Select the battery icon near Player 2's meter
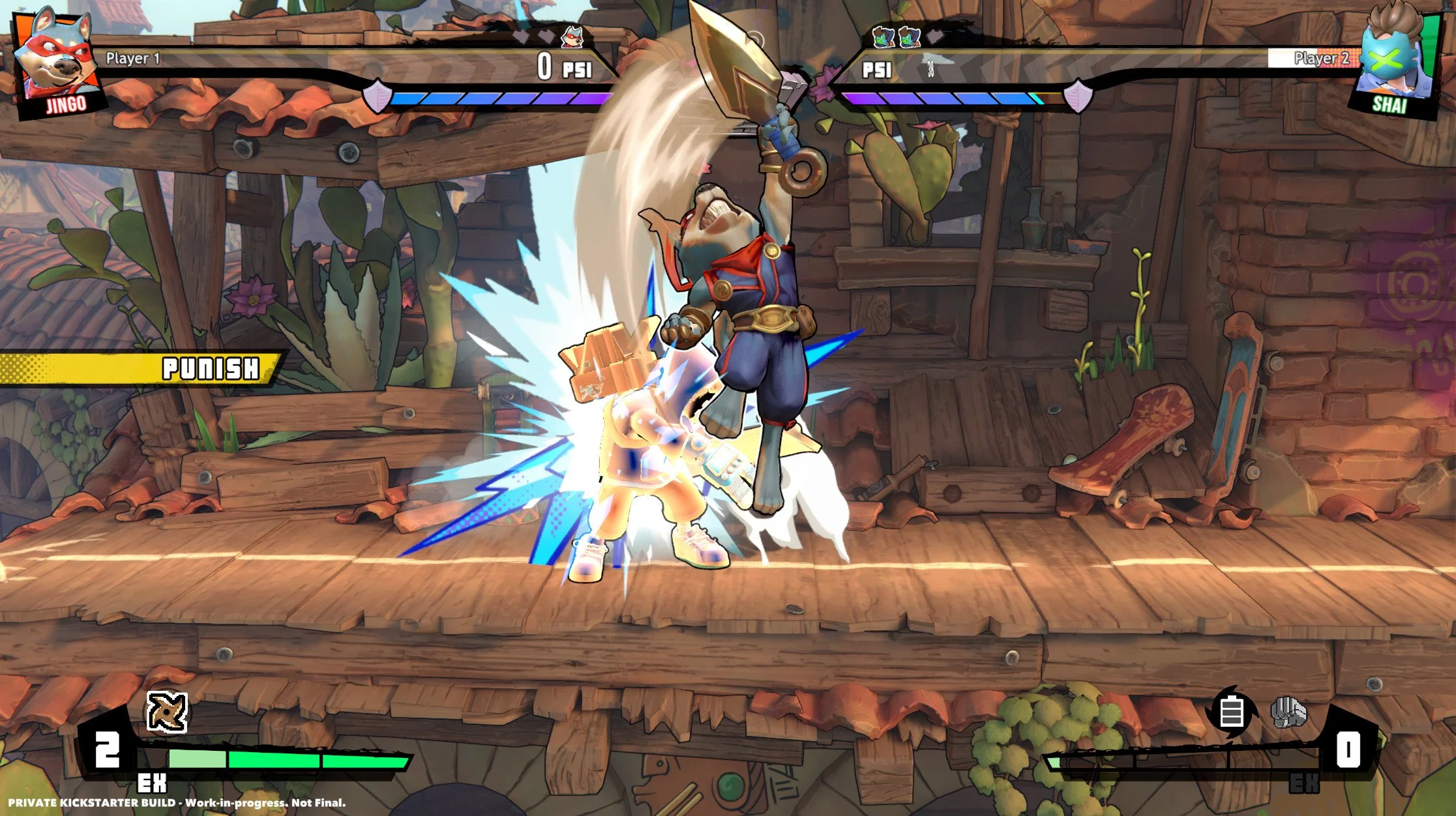Image resolution: width=1456 pixels, height=816 pixels. [1231, 712]
